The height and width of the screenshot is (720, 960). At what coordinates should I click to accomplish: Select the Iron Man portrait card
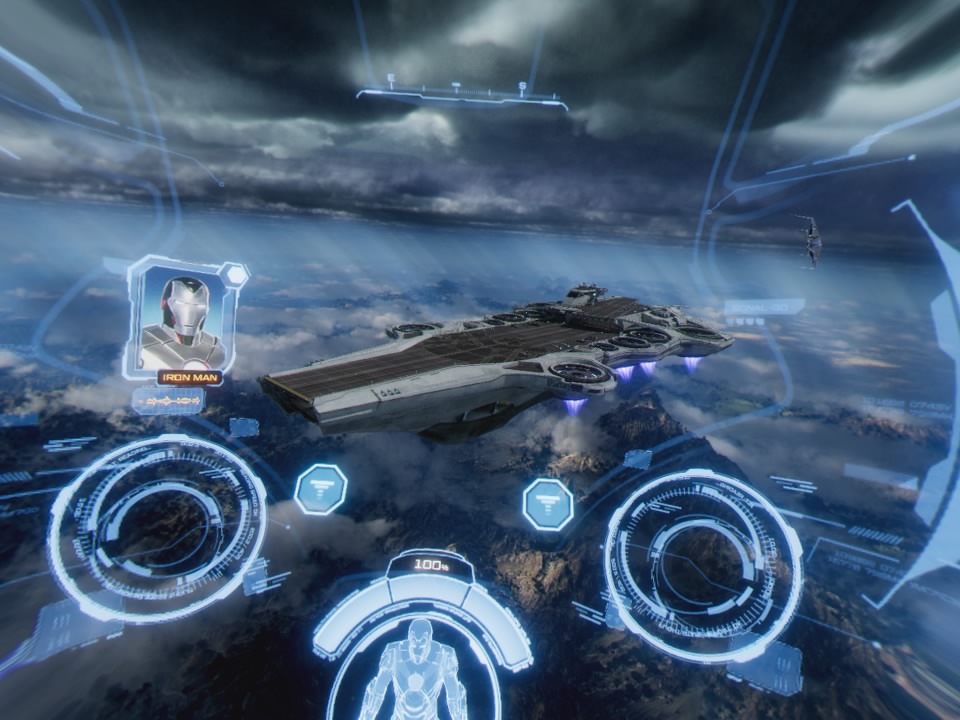184,315
